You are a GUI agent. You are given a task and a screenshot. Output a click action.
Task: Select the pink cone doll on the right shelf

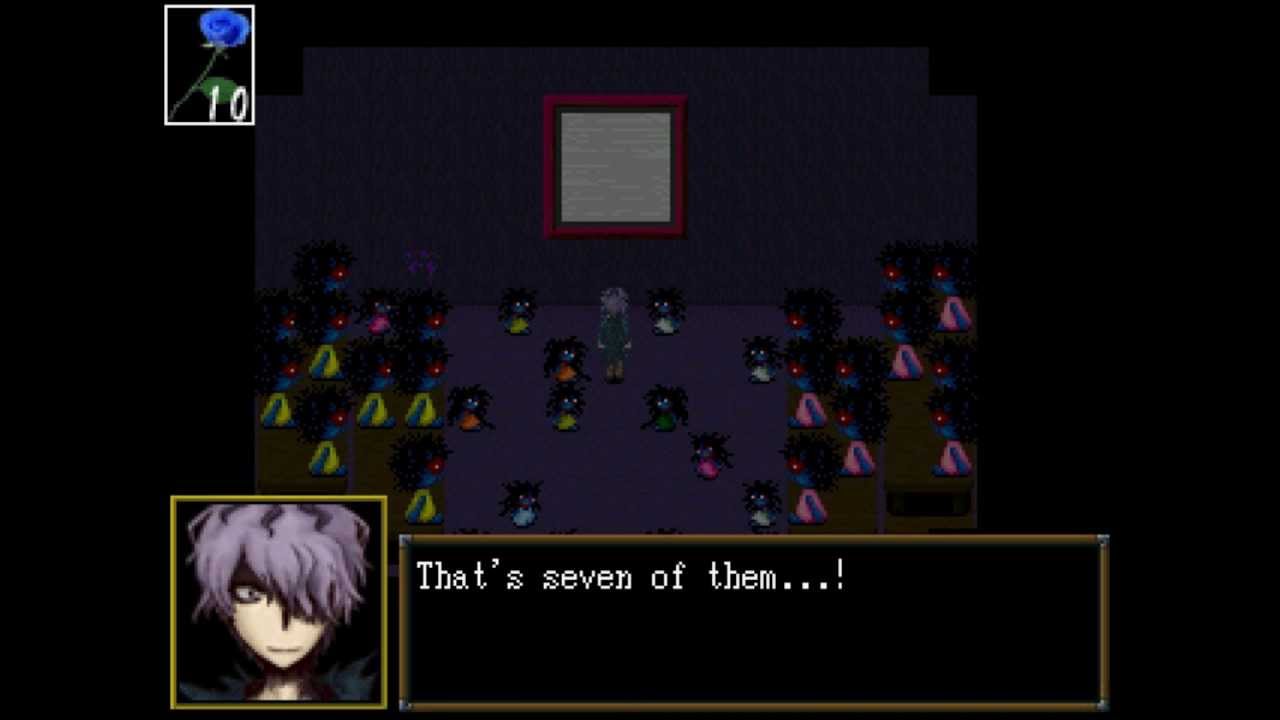coord(906,361)
